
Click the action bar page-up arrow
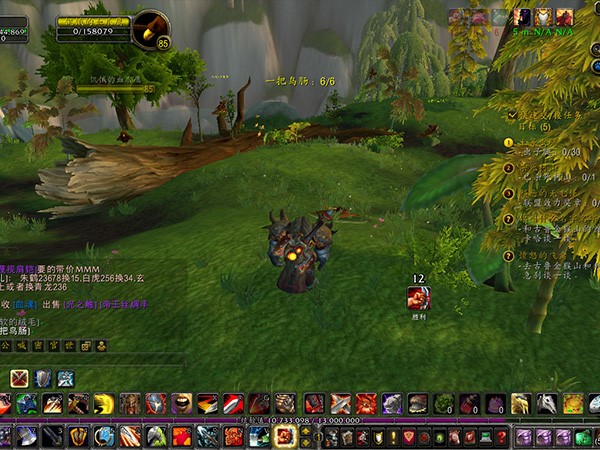click(x=305, y=431)
